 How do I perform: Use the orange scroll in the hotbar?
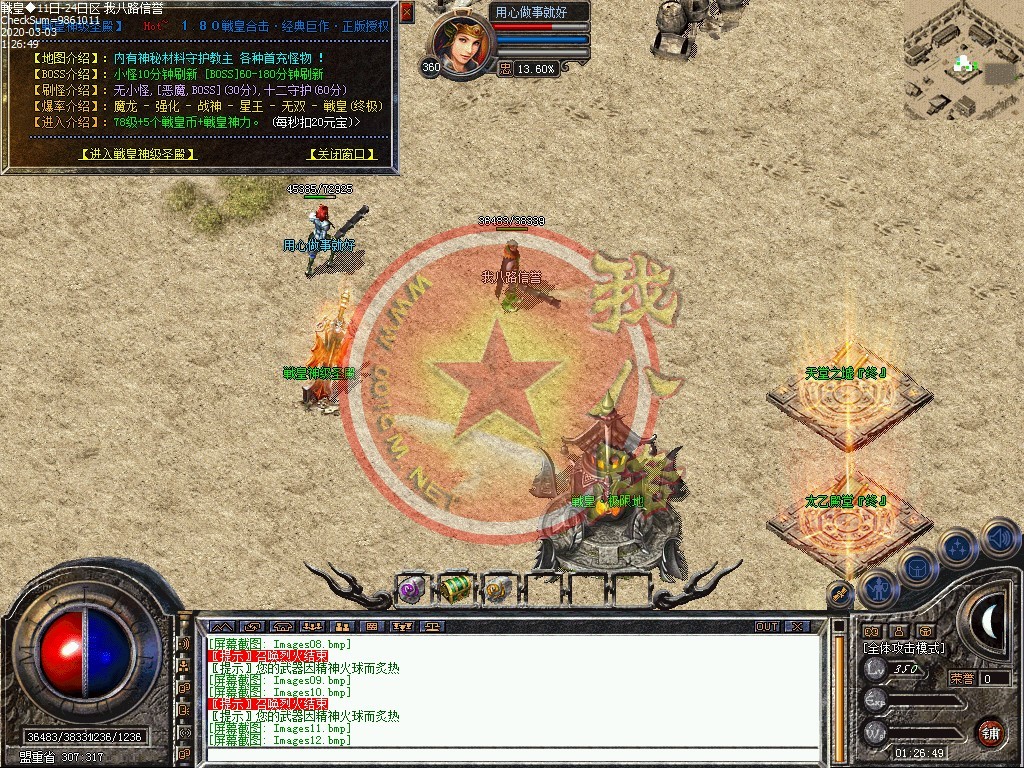pyautogui.click(x=497, y=590)
